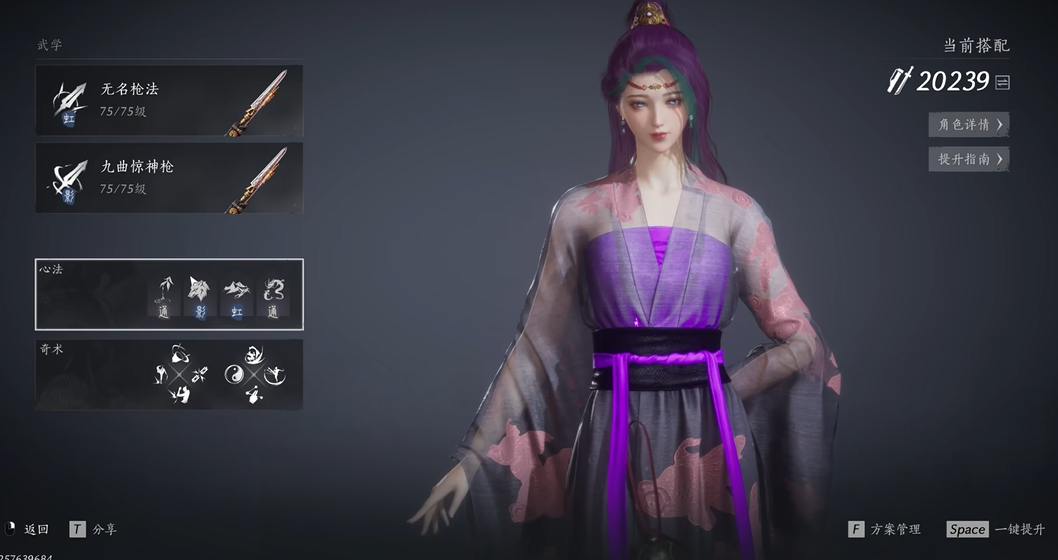Activate 一键提升 one-click upgrade
Image resolution: width=1058 pixels, height=560 pixels.
995,529
